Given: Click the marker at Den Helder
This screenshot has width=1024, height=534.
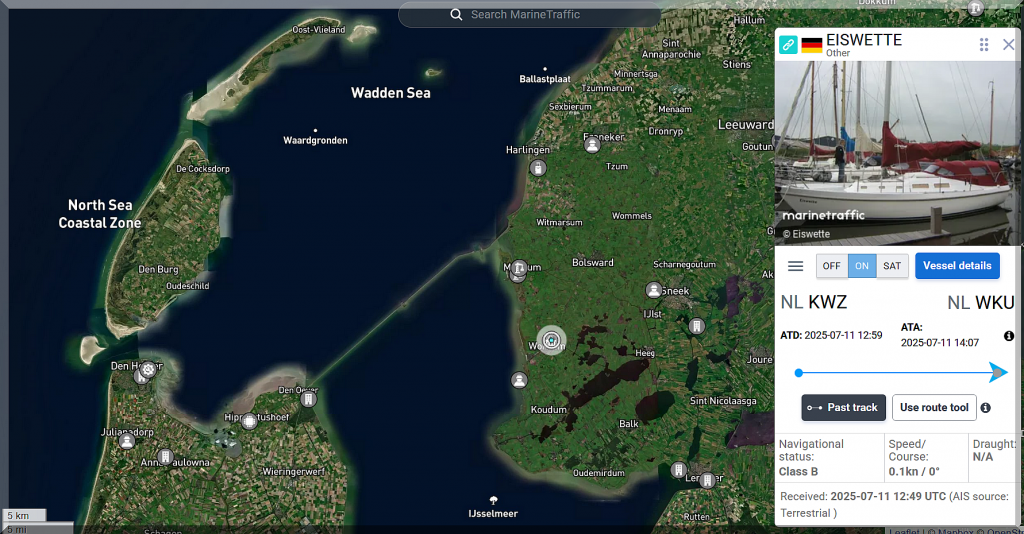Looking at the screenshot, I should 148,369.
